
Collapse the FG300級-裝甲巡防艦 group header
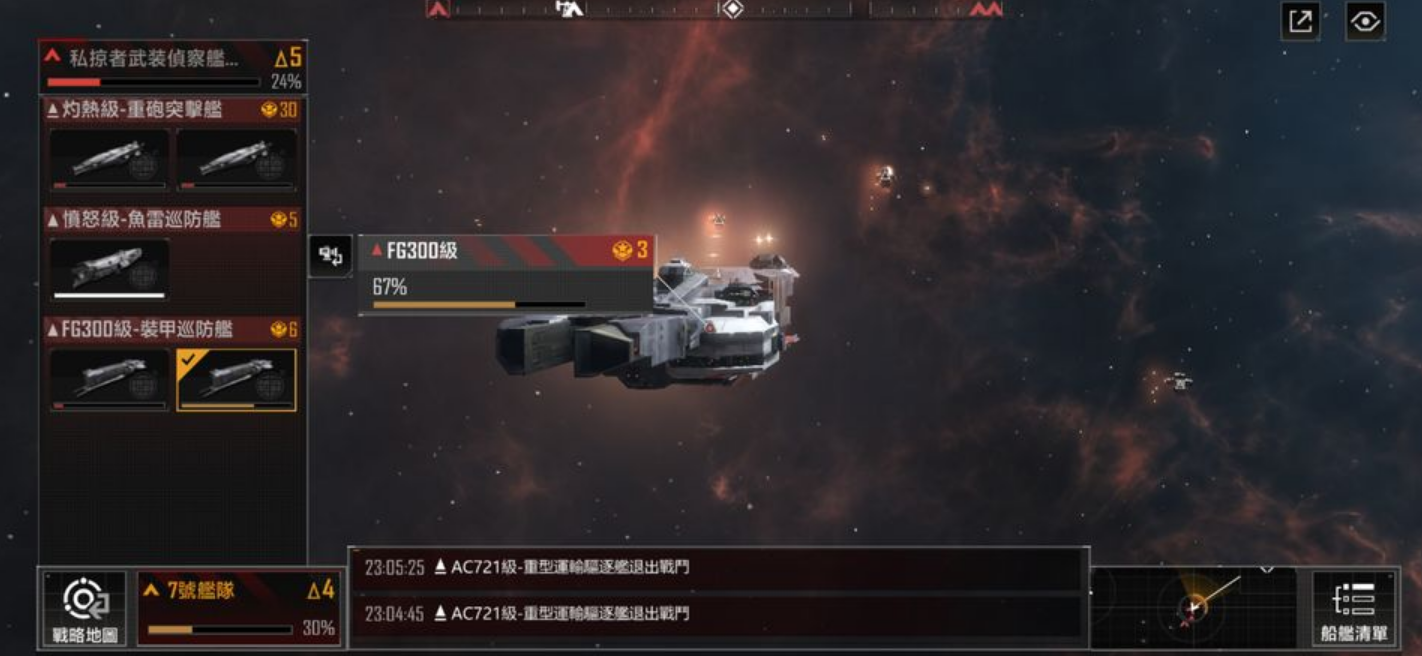click(x=172, y=329)
